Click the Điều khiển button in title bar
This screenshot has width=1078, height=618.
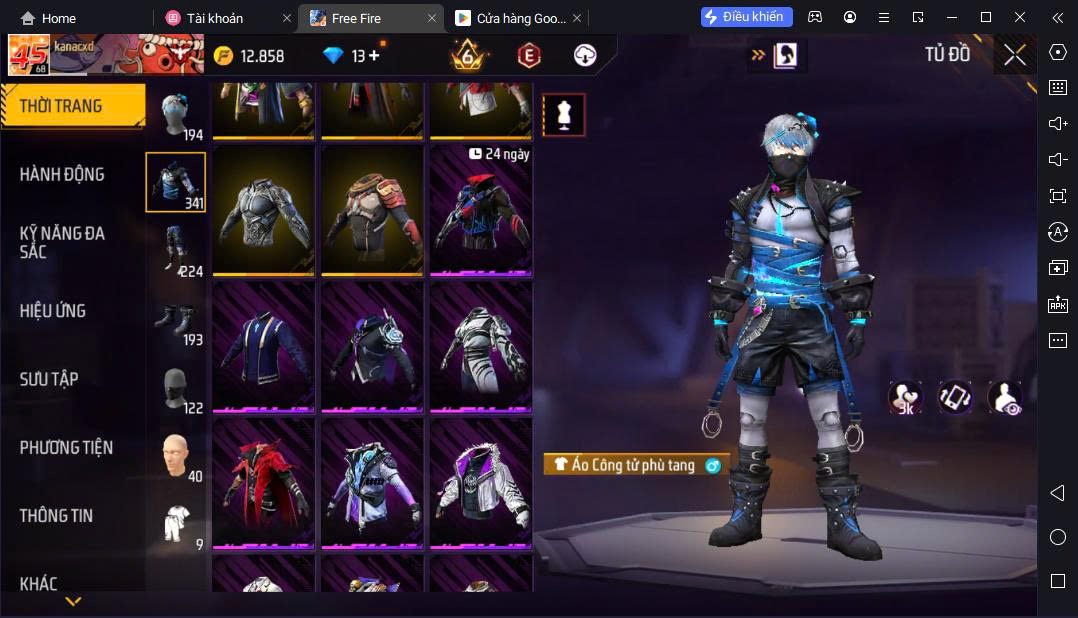tap(747, 17)
